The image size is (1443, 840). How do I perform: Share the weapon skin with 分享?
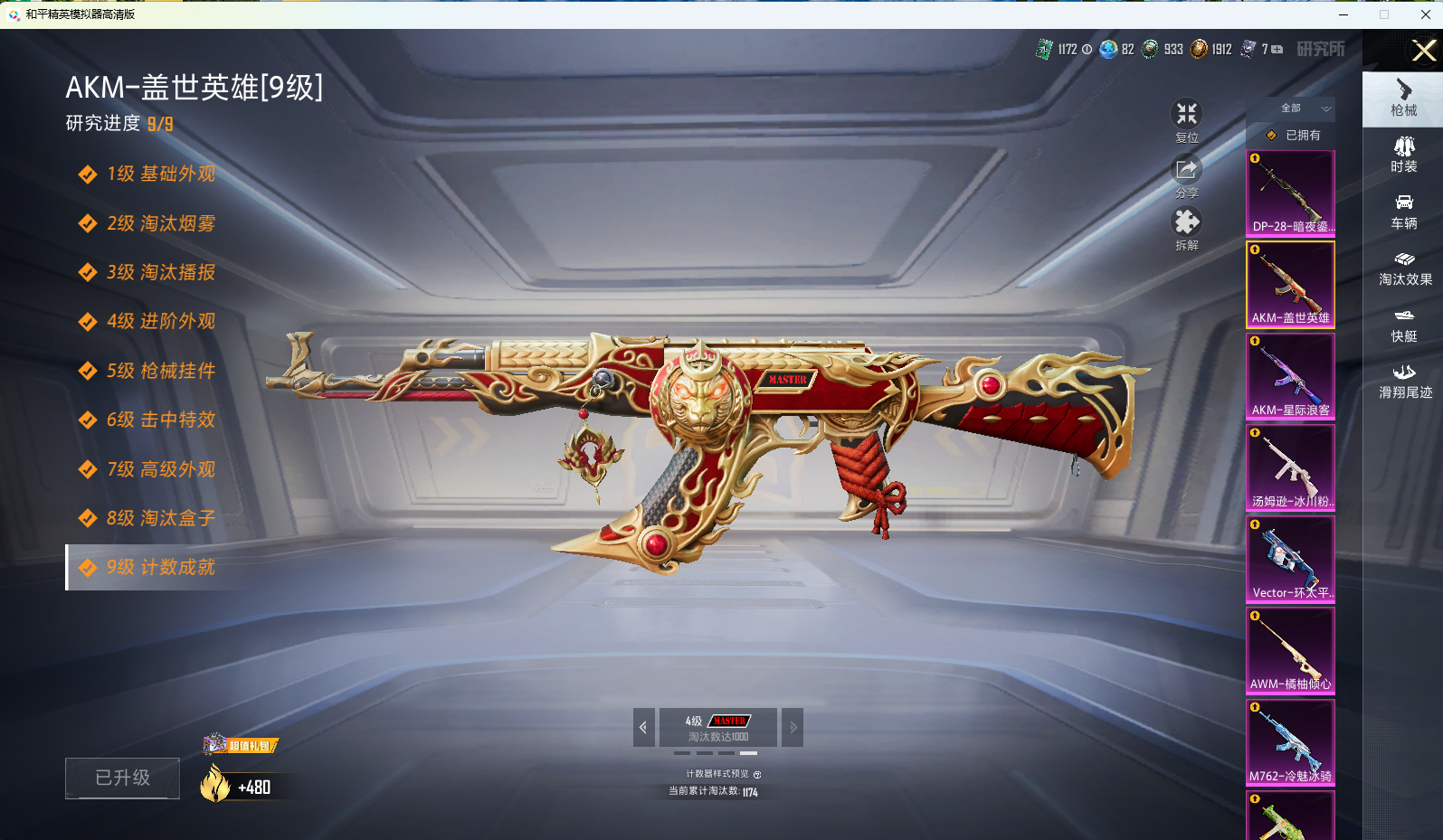click(x=1186, y=175)
